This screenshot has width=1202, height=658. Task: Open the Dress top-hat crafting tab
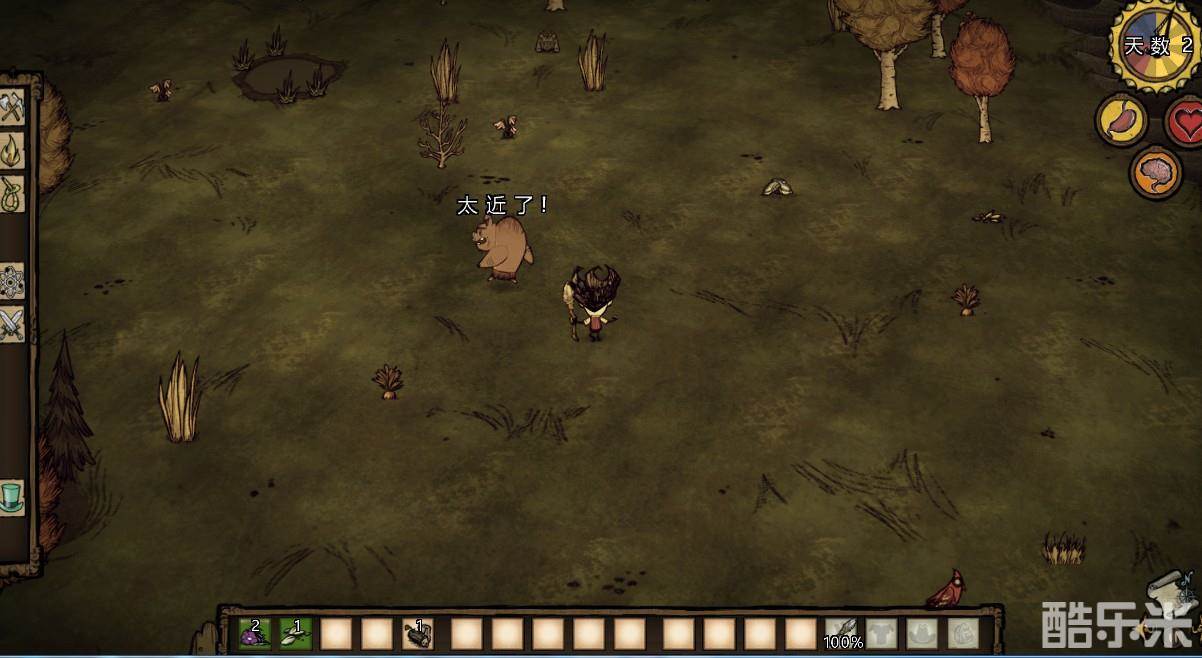click(11, 496)
